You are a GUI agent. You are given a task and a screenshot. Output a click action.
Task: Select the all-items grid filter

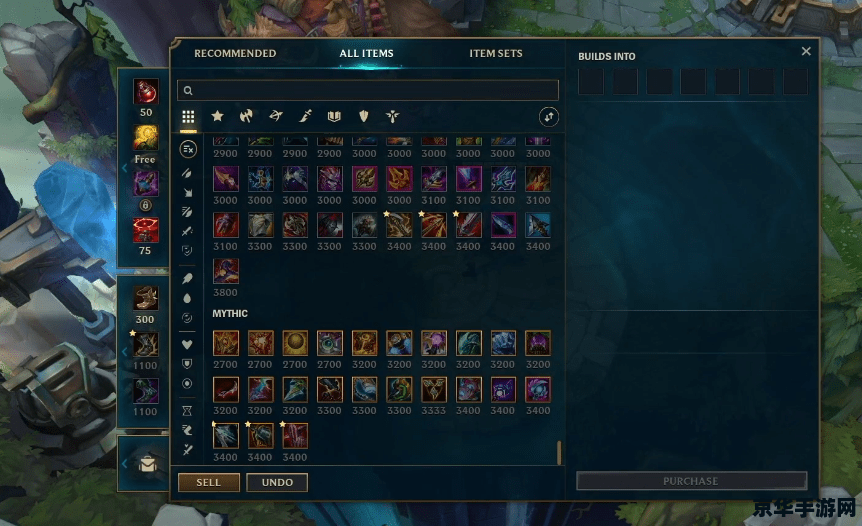click(x=188, y=117)
